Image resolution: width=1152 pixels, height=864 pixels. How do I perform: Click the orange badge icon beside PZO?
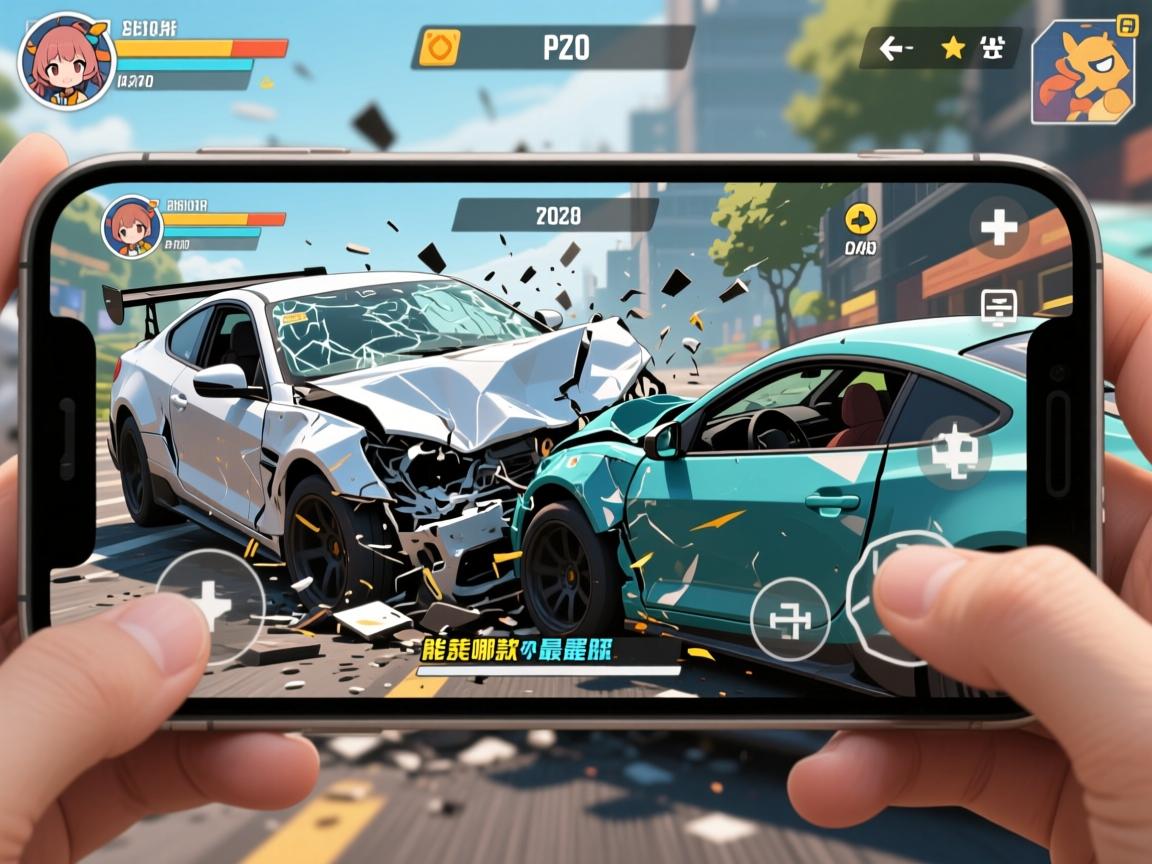point(438,48)
